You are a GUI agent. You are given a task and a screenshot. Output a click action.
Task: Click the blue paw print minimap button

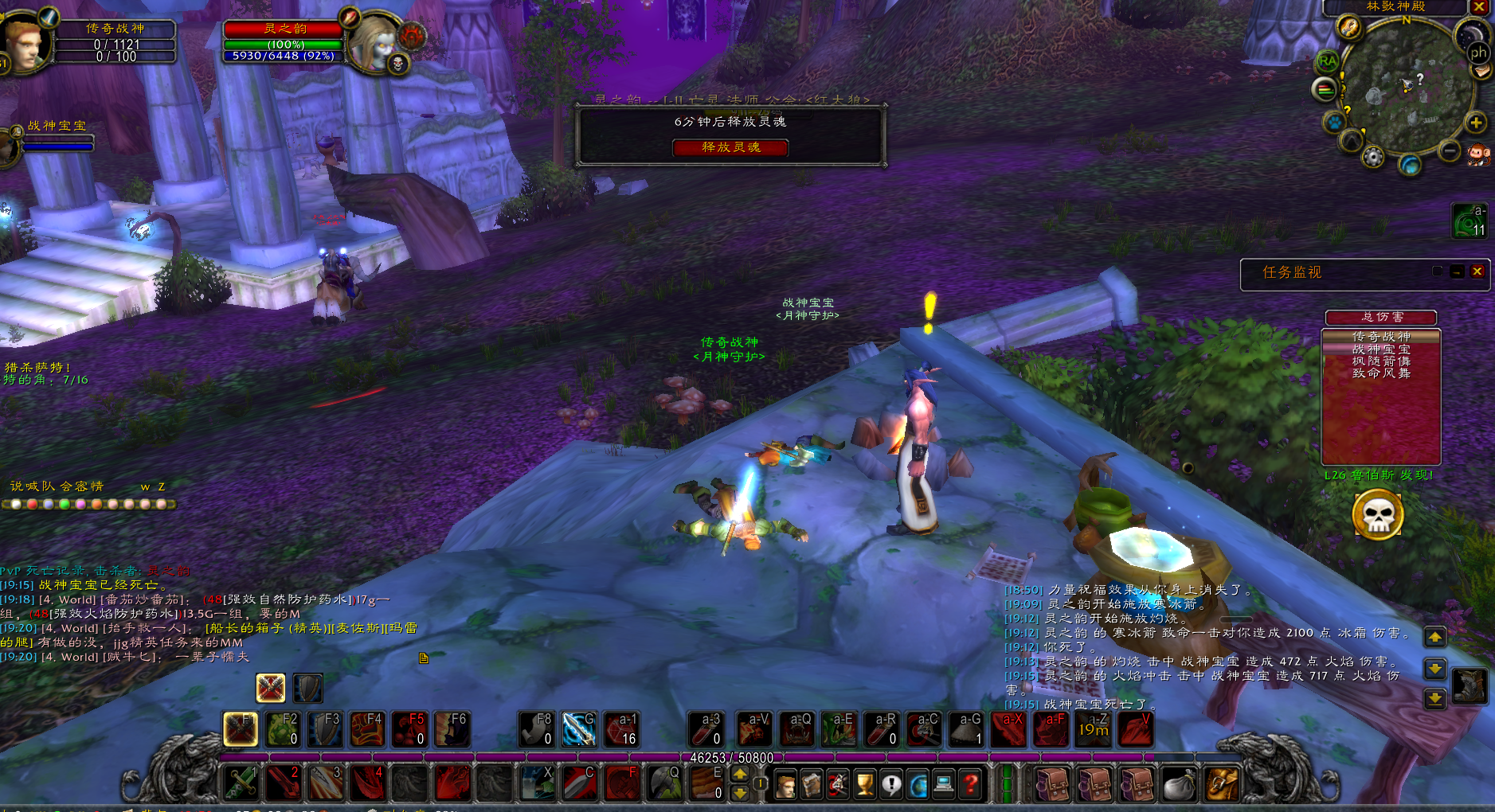(1334, 123)
